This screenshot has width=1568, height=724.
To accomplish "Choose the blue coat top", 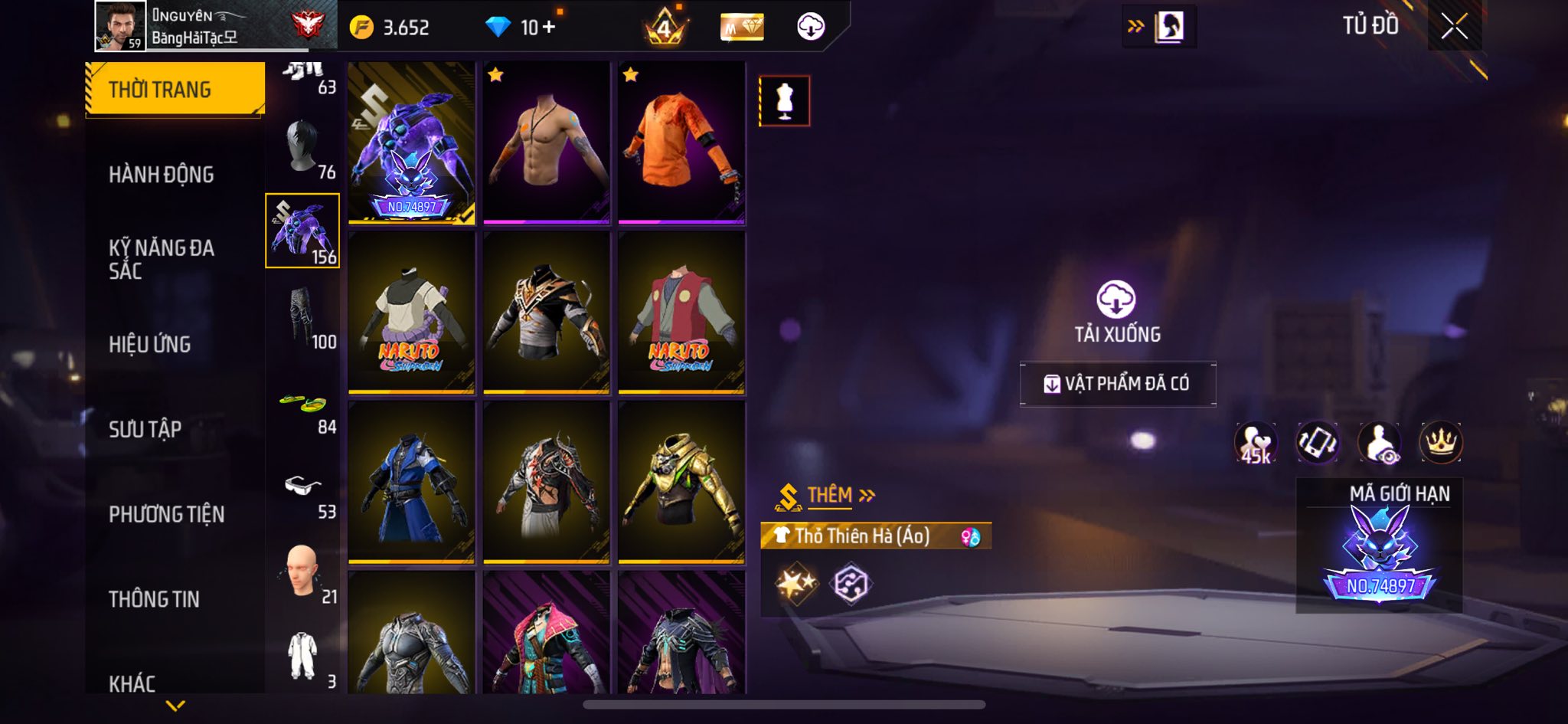I will (x=411, y=483).
